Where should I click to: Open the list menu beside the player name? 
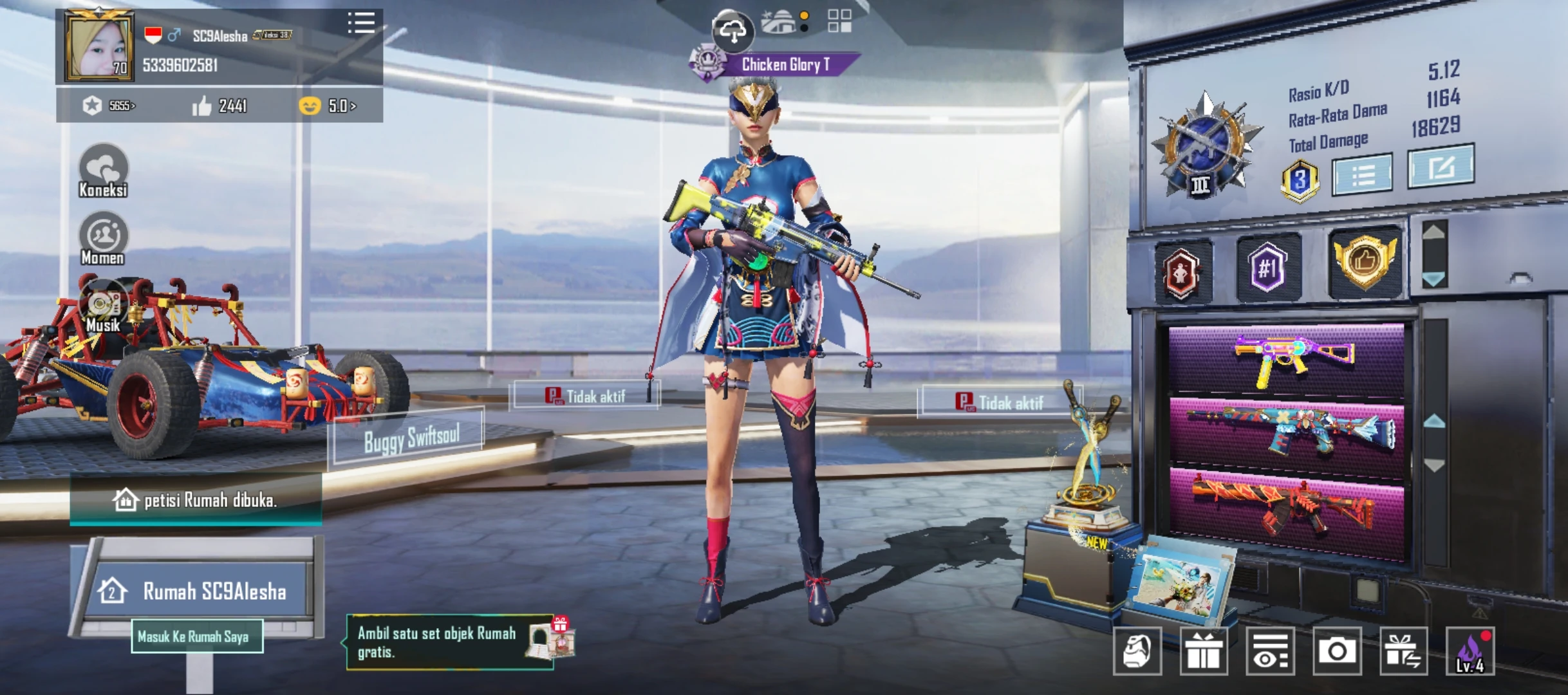click(361, 23)
